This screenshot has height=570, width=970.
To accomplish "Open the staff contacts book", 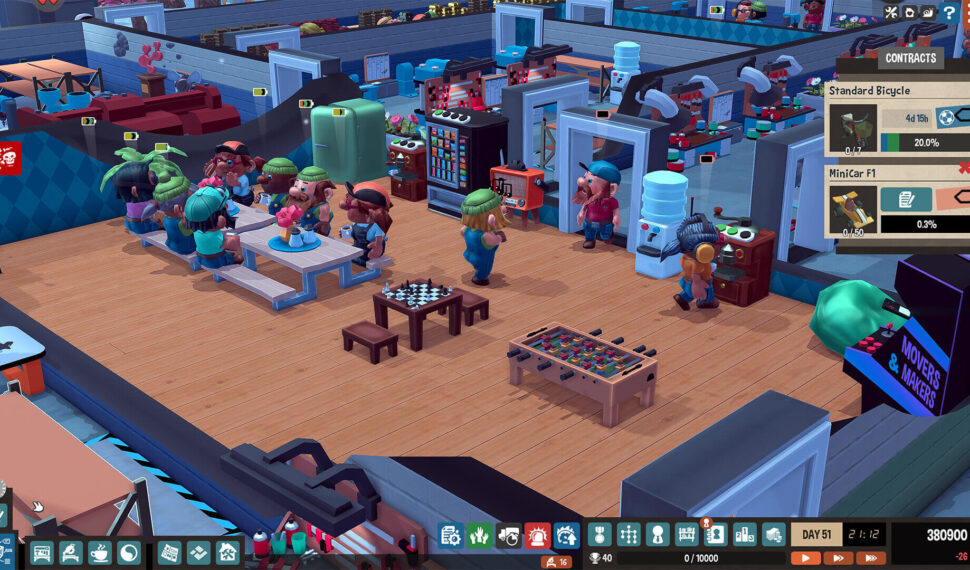I will coord(715,535).
